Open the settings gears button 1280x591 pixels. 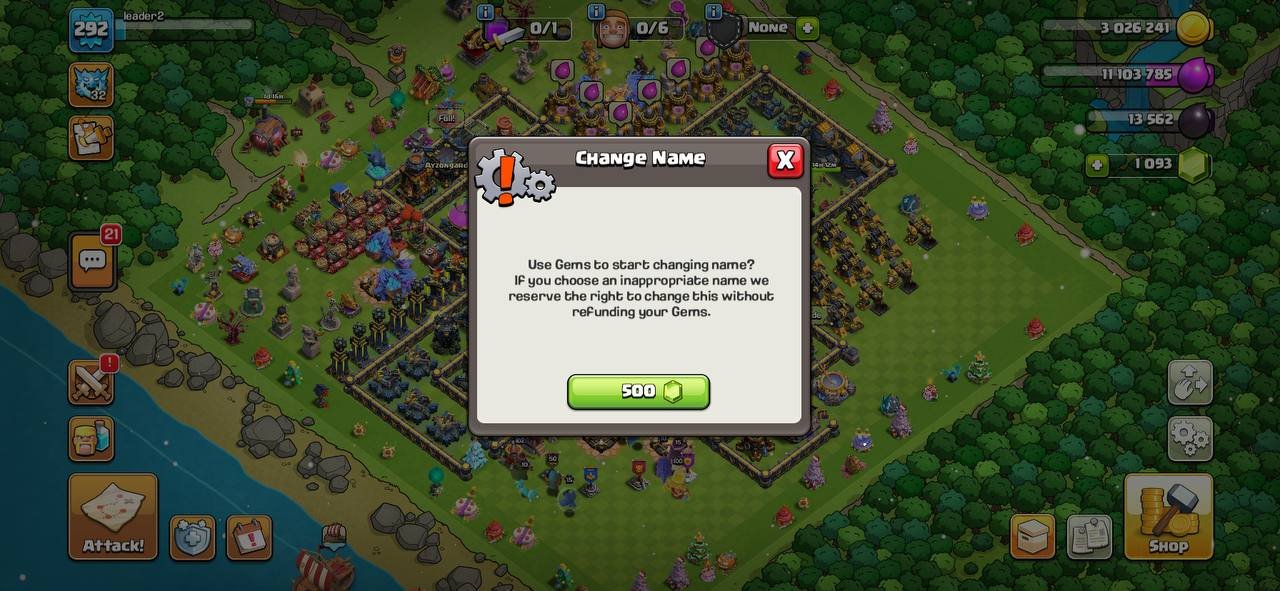(1190, 437)
